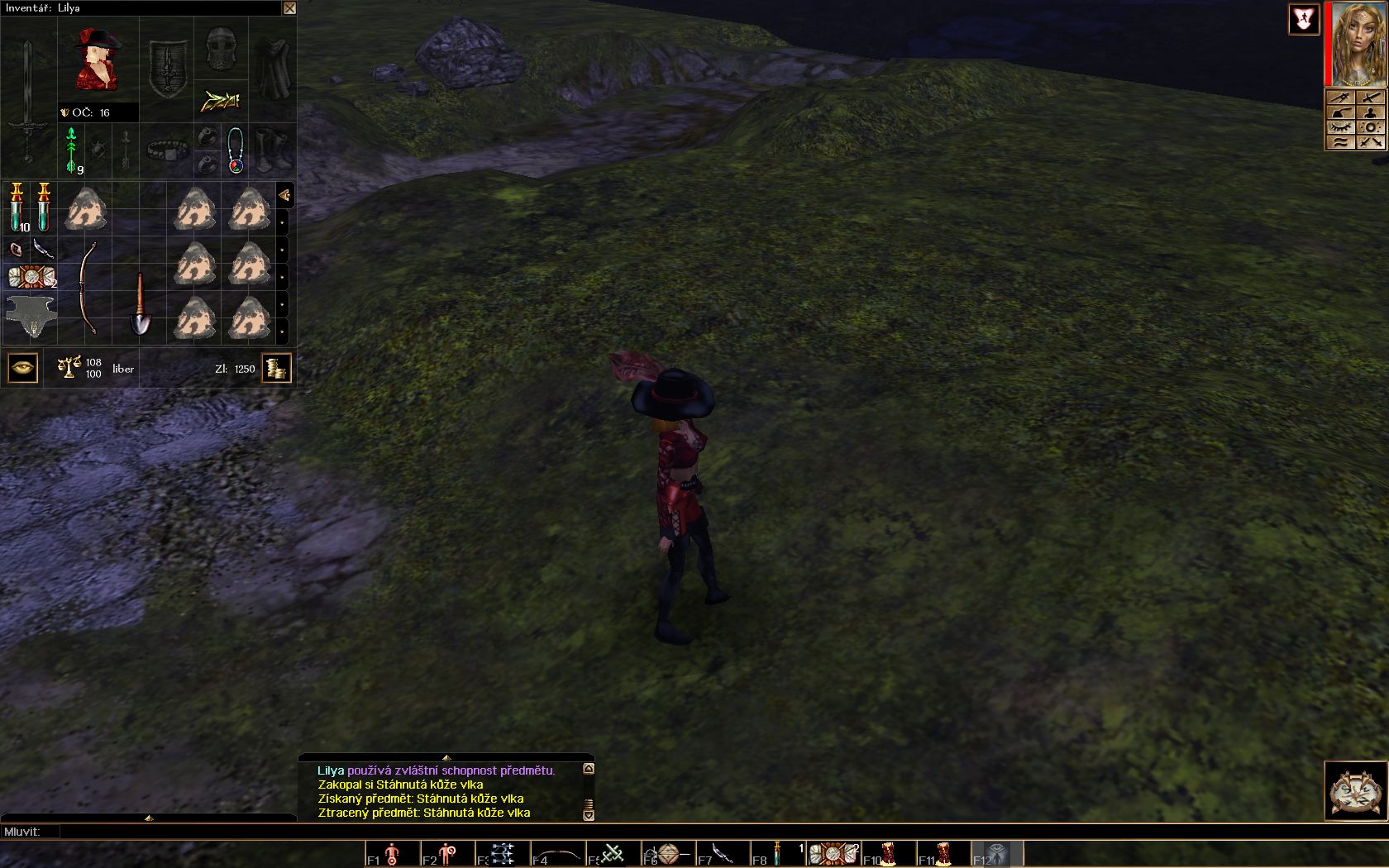Select the green arrows stack of 9
The width and height of the screenshot is (1389, 868).
click(x=73, y=150)
